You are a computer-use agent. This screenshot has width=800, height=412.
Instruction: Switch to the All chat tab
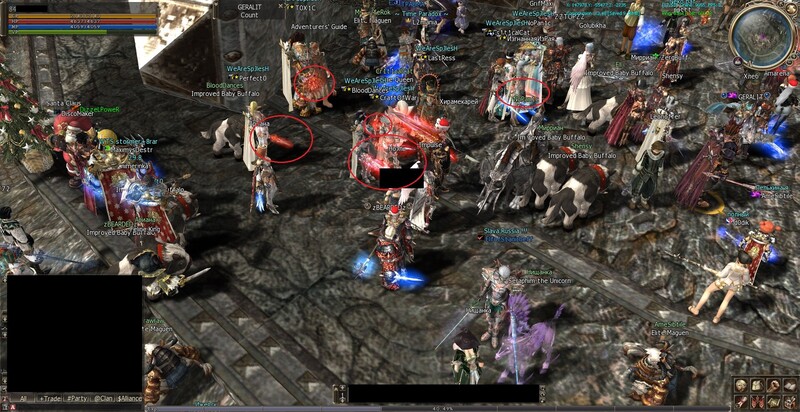pos(22,398)
